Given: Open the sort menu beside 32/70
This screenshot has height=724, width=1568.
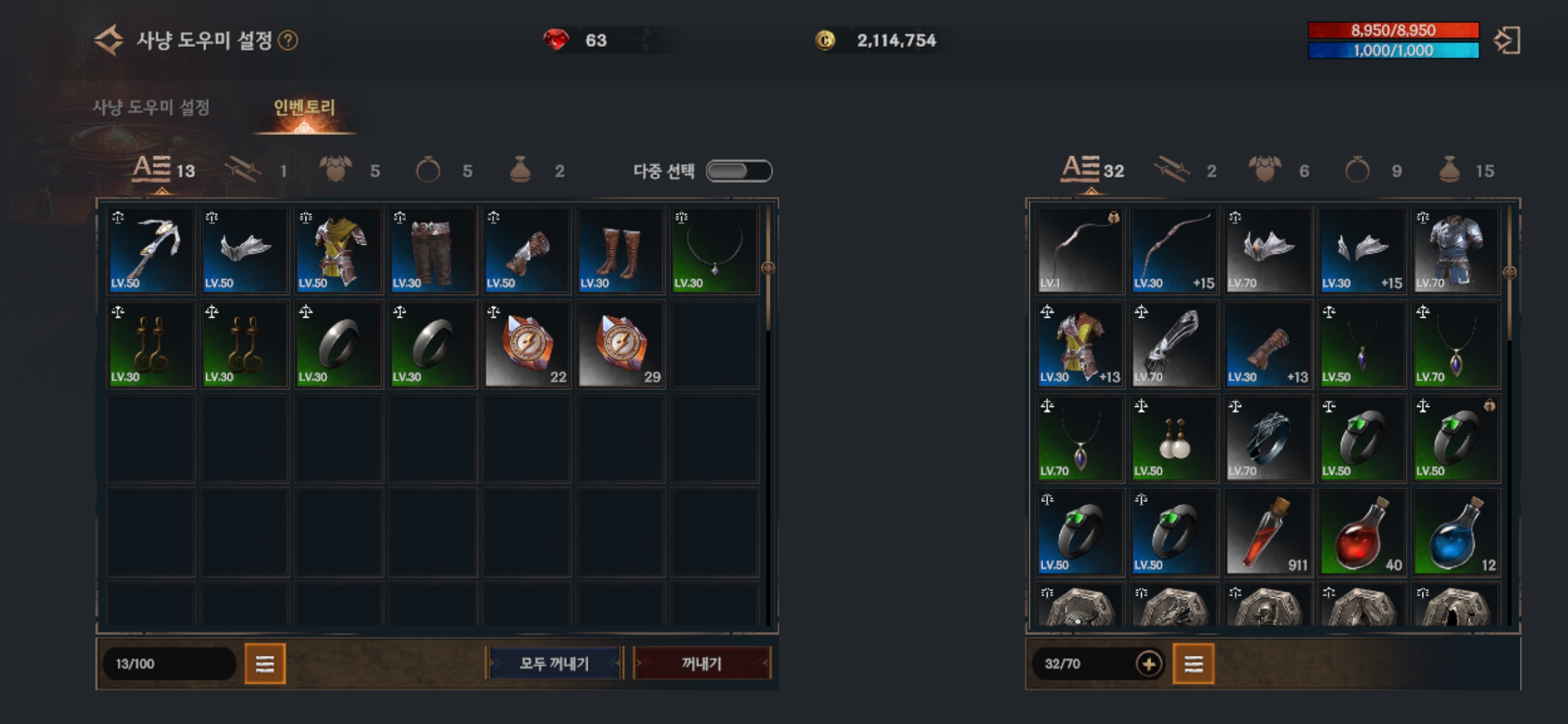Looking at the screenshot, I should (x=1193, y=664).
